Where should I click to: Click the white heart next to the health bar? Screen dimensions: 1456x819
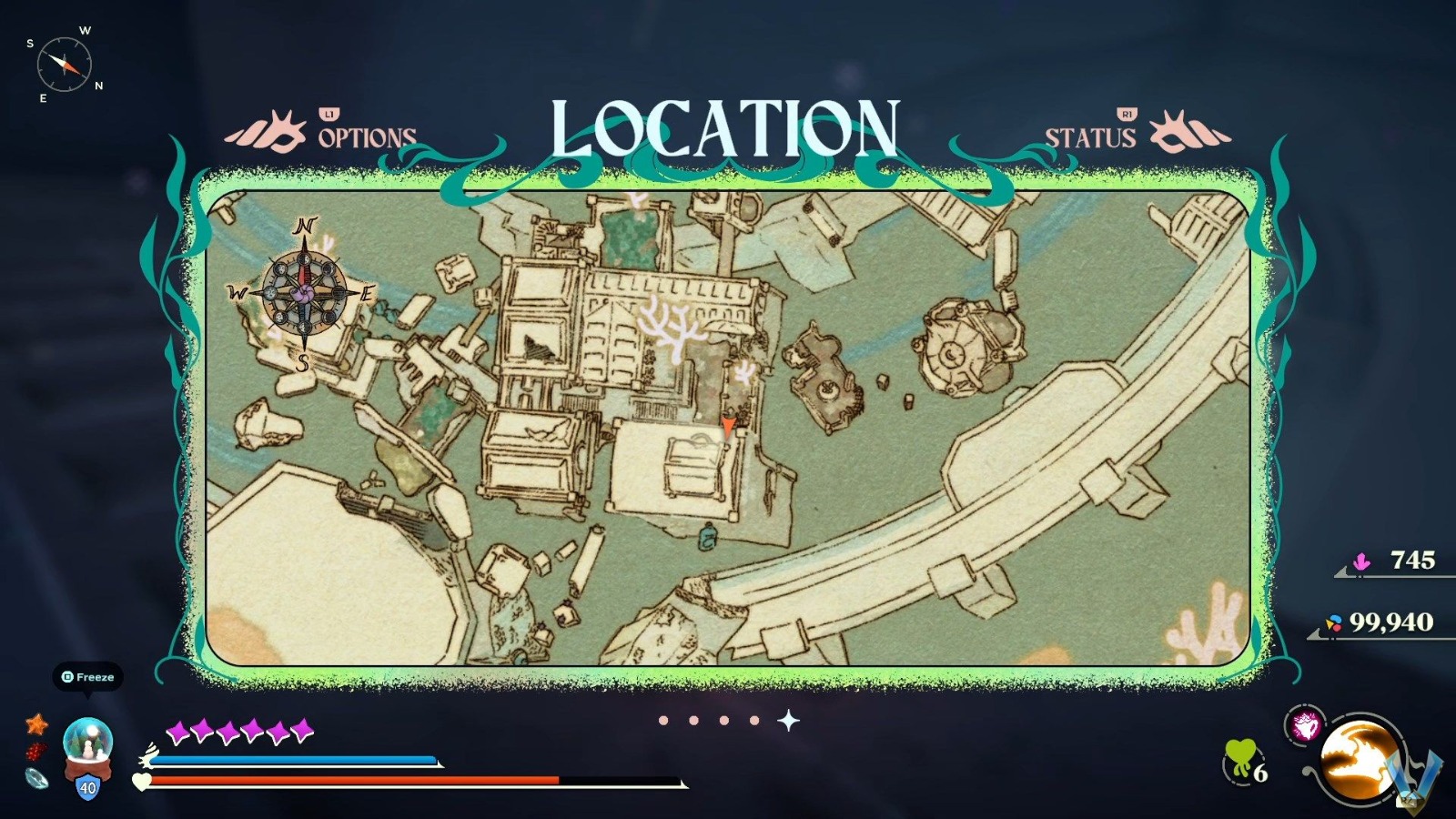[141, 781]
